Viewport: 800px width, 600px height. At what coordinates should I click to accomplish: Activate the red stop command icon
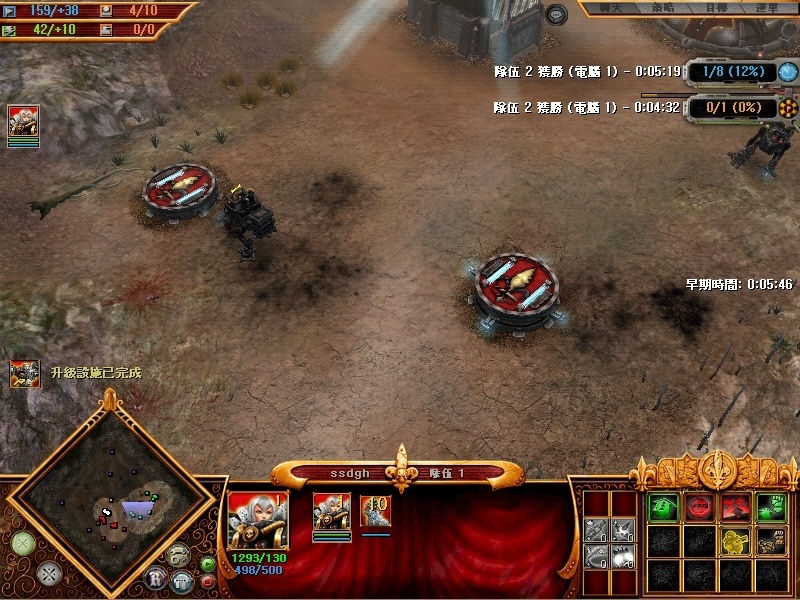tap(699, 507)
